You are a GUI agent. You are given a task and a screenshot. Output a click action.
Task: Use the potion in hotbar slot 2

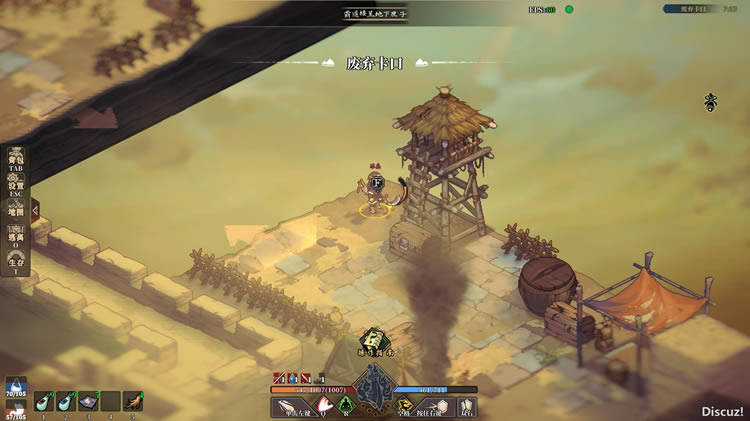pos(65,401)
